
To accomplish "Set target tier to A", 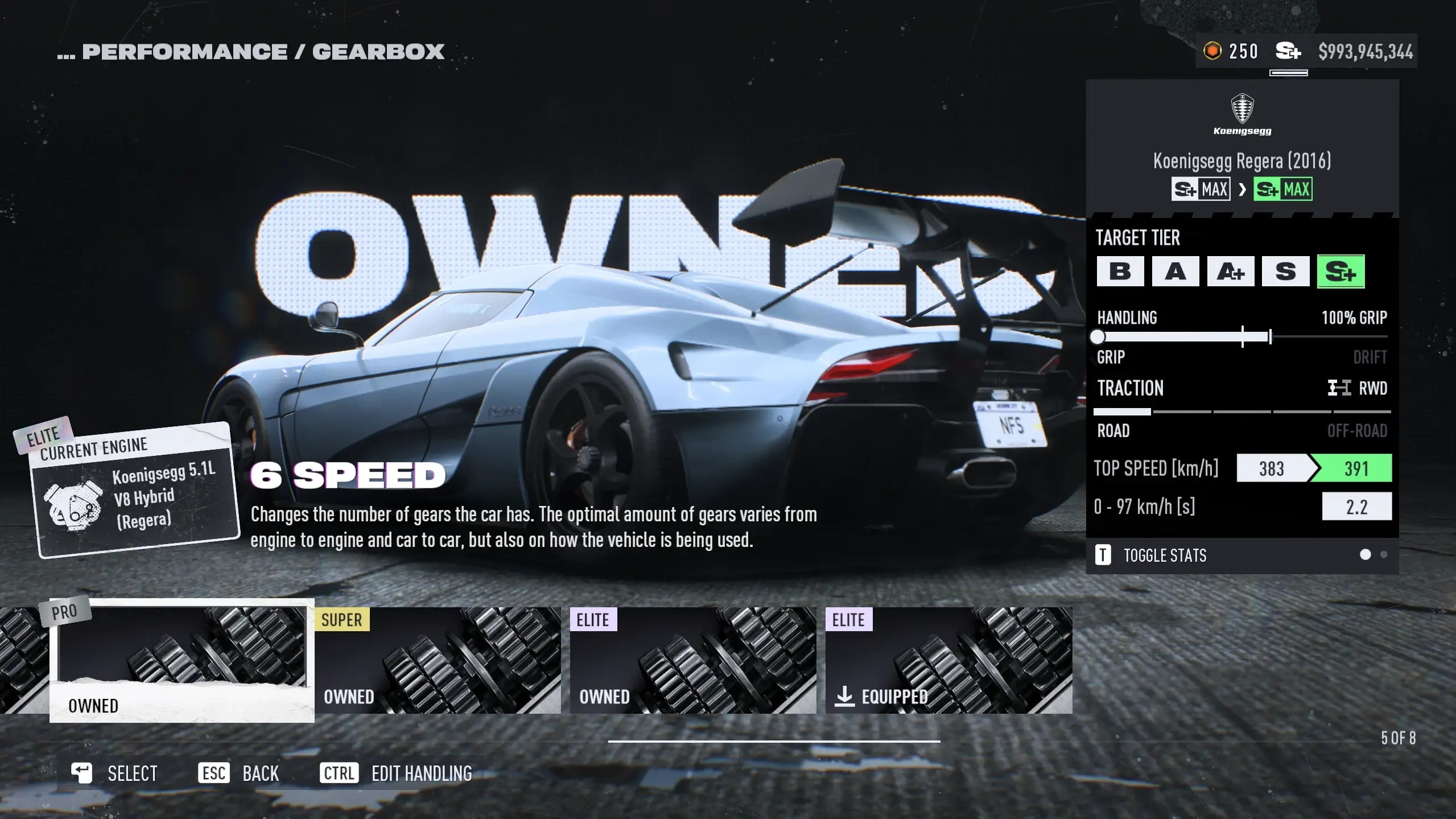I will tap(1175, 271).
